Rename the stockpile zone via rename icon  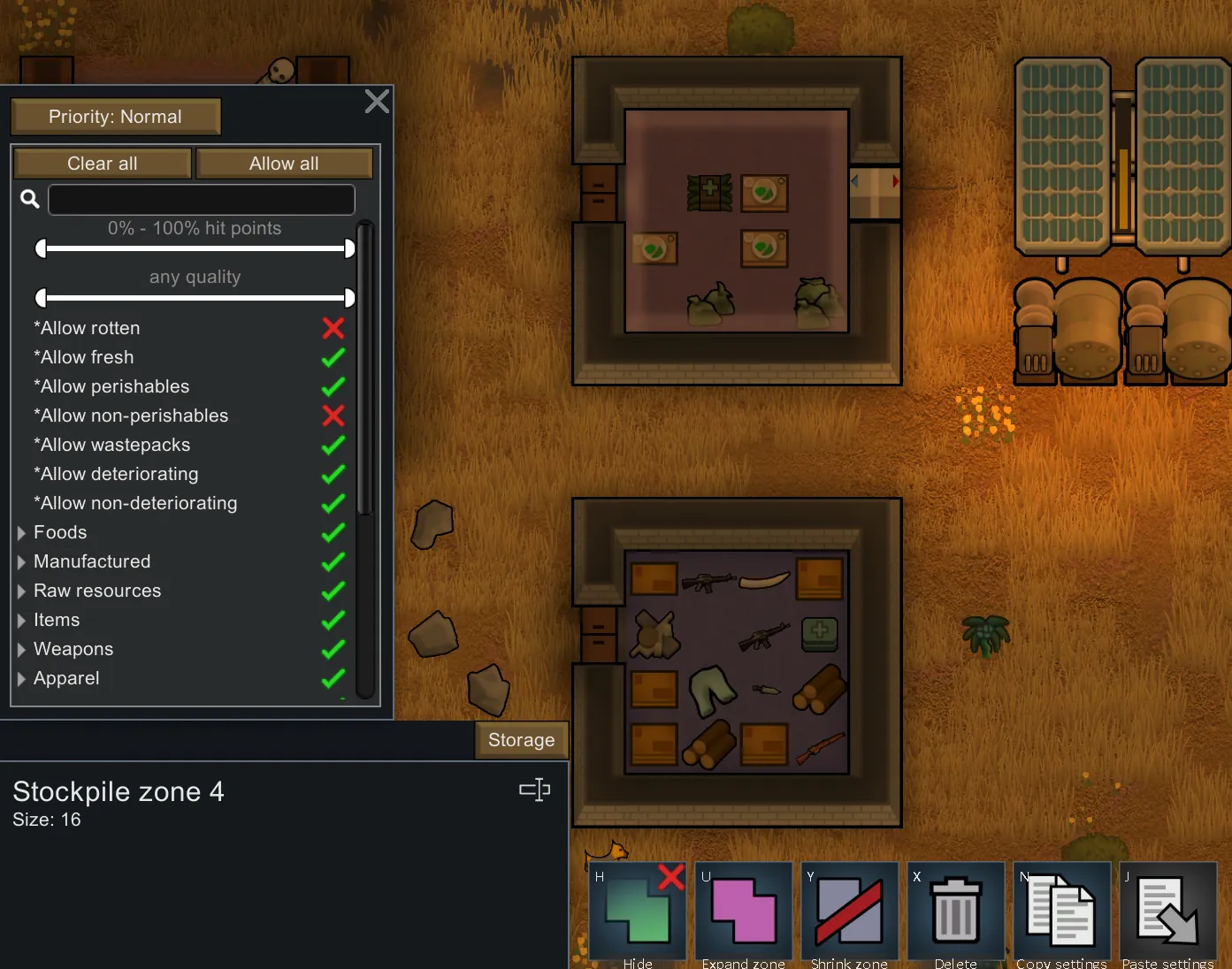click(534, 790)
